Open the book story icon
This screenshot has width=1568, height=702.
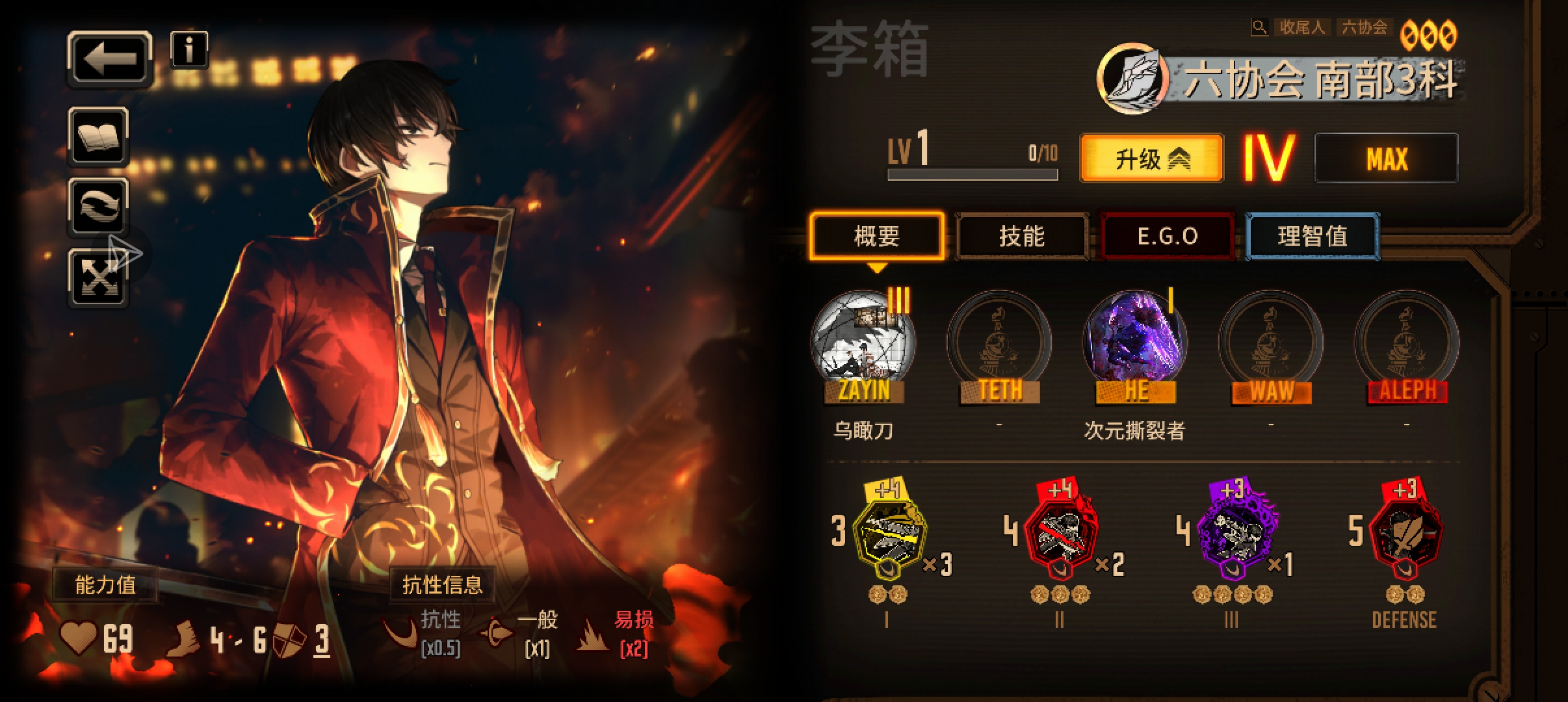point(99,136)
